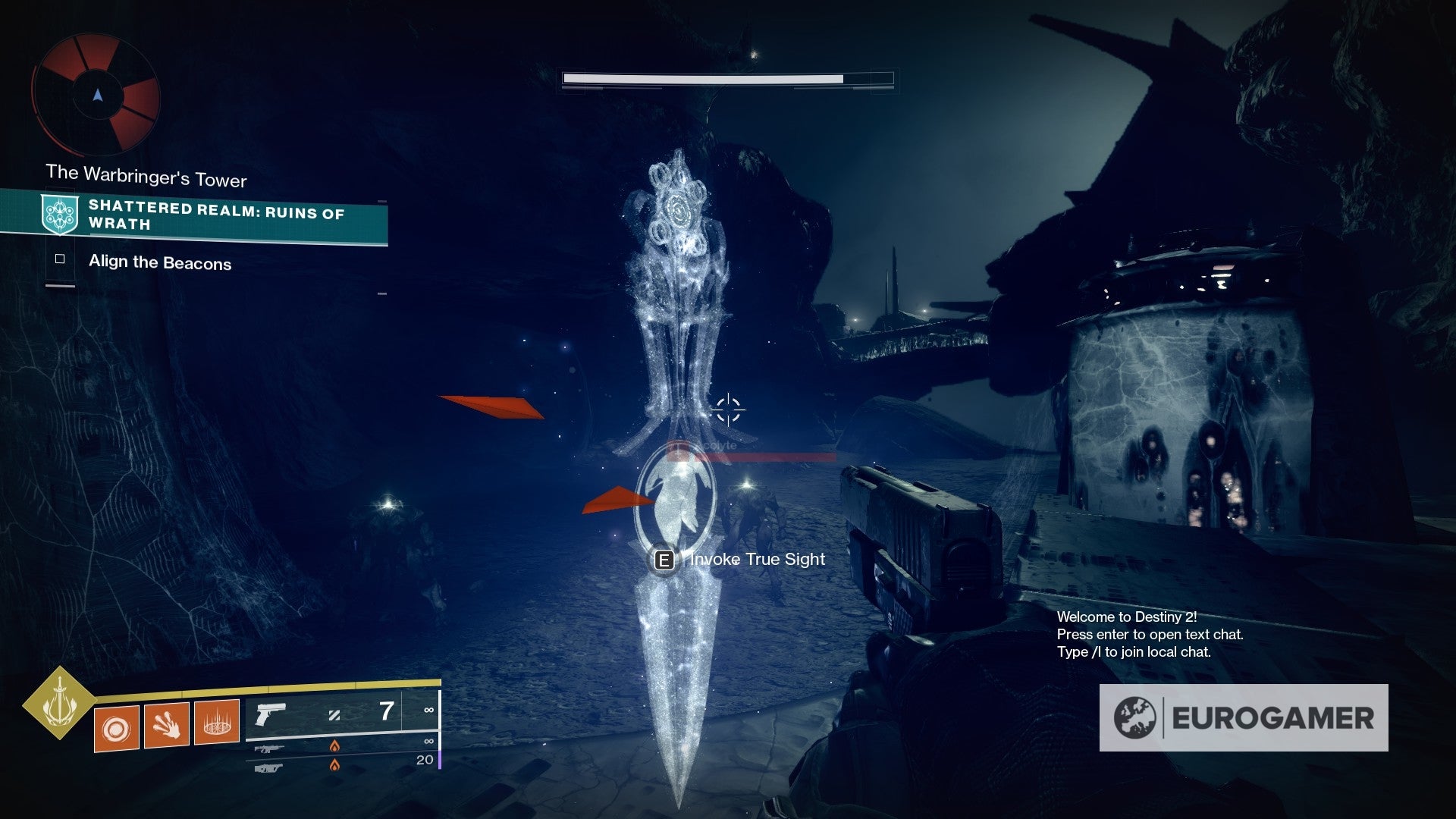Click the Eurogamer watermark logo
The width and height of the screenshot is (1456, 819).
coord(1244,717)
